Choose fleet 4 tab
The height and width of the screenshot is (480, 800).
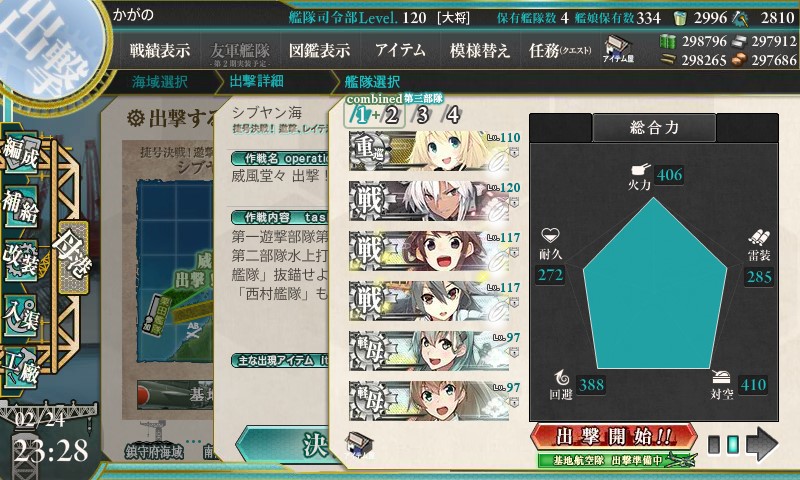coord(454,115)
